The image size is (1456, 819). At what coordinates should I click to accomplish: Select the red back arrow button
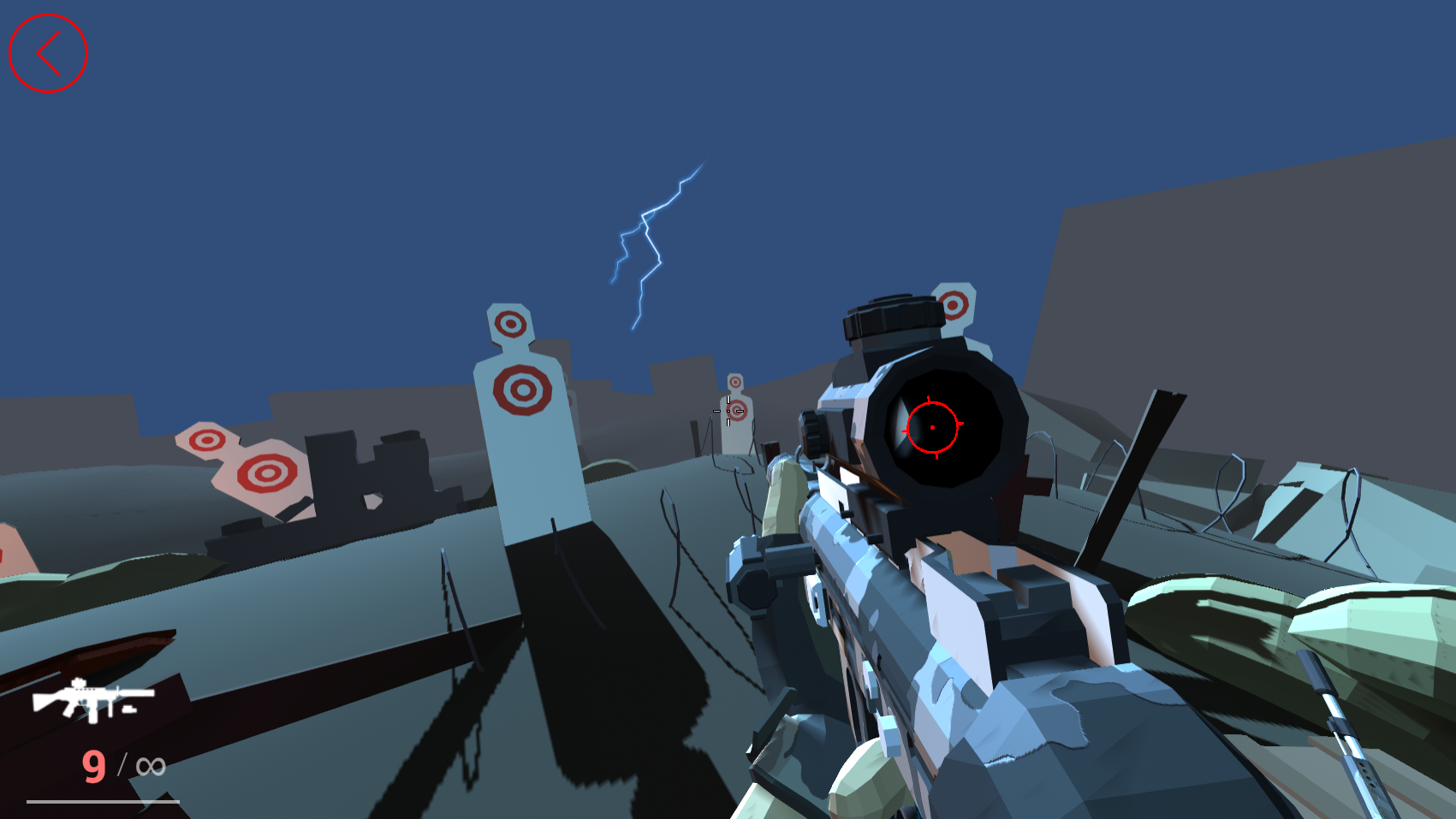point(47,53)
